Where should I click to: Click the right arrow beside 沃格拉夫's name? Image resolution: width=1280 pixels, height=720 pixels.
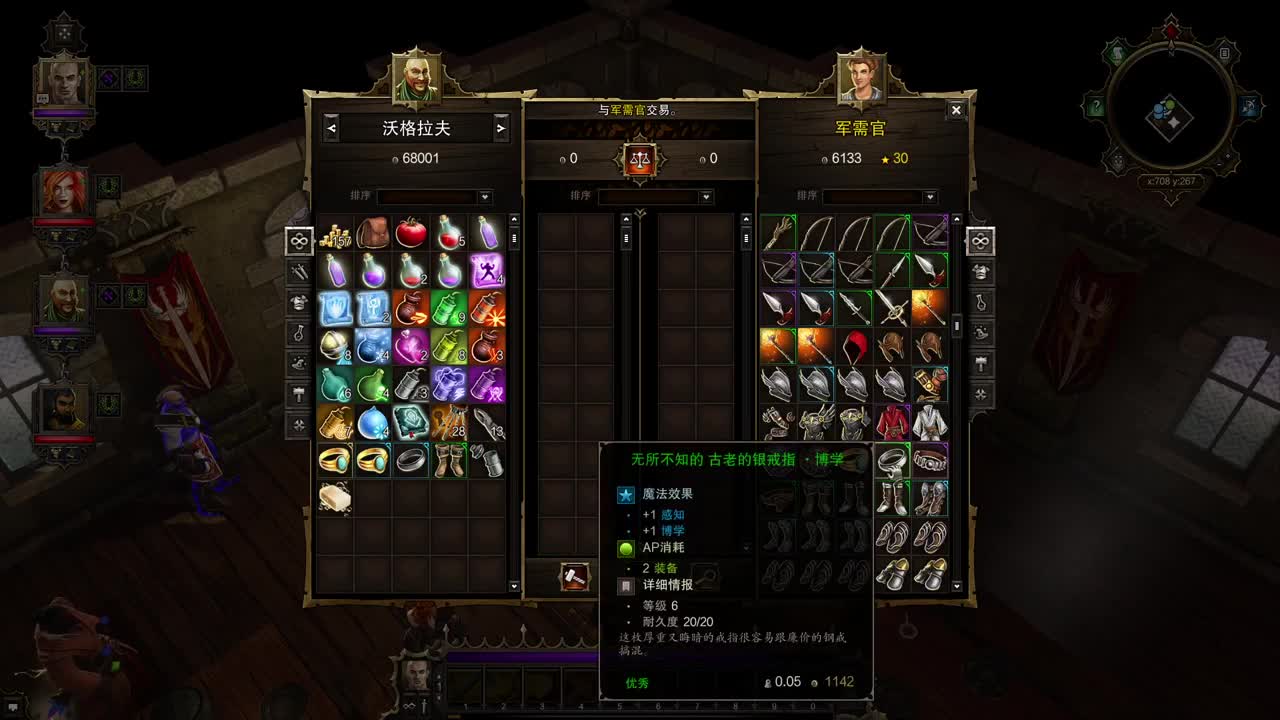point(499,128)
